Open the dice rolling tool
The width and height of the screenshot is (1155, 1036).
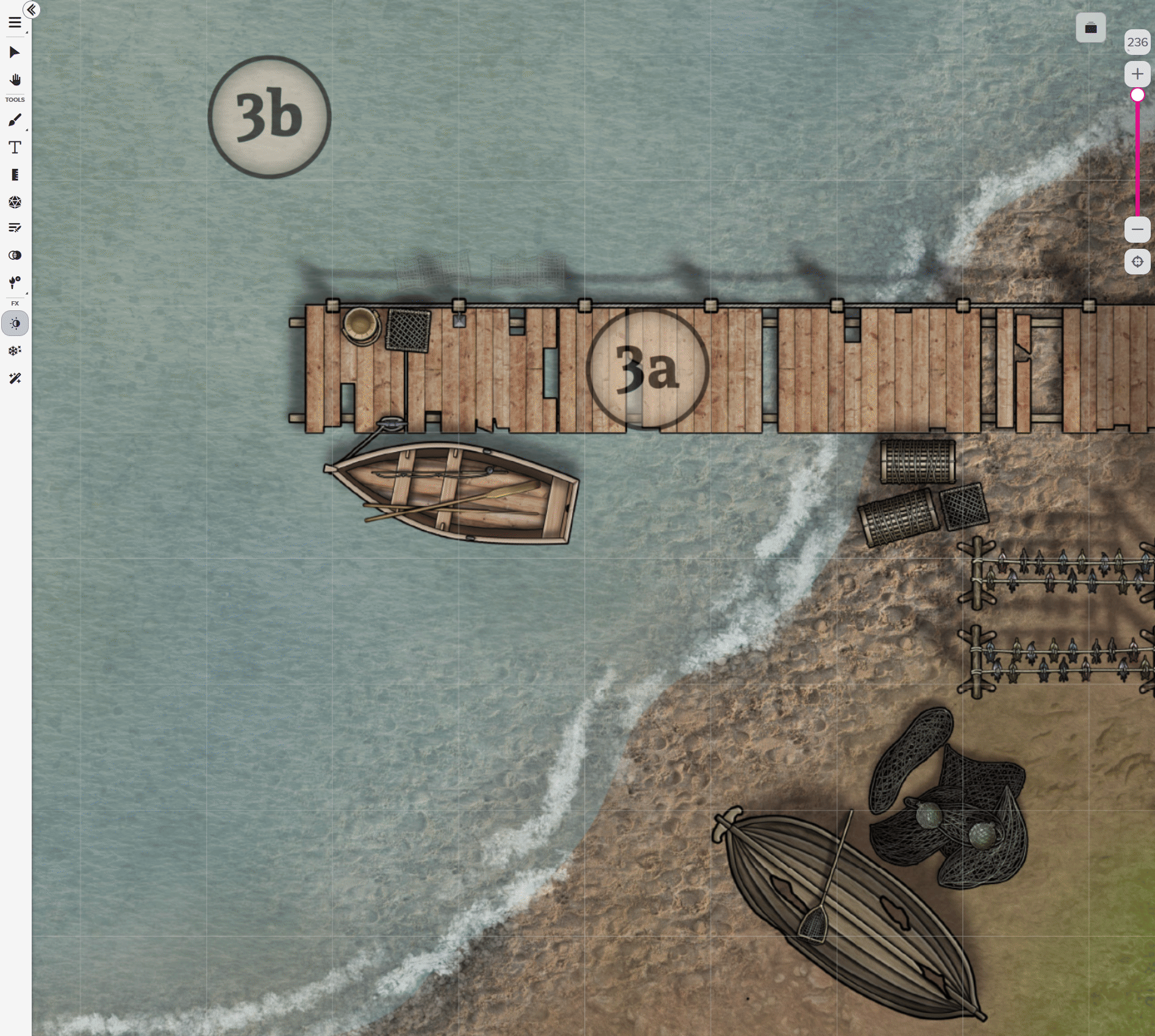(x=15, y=202)
